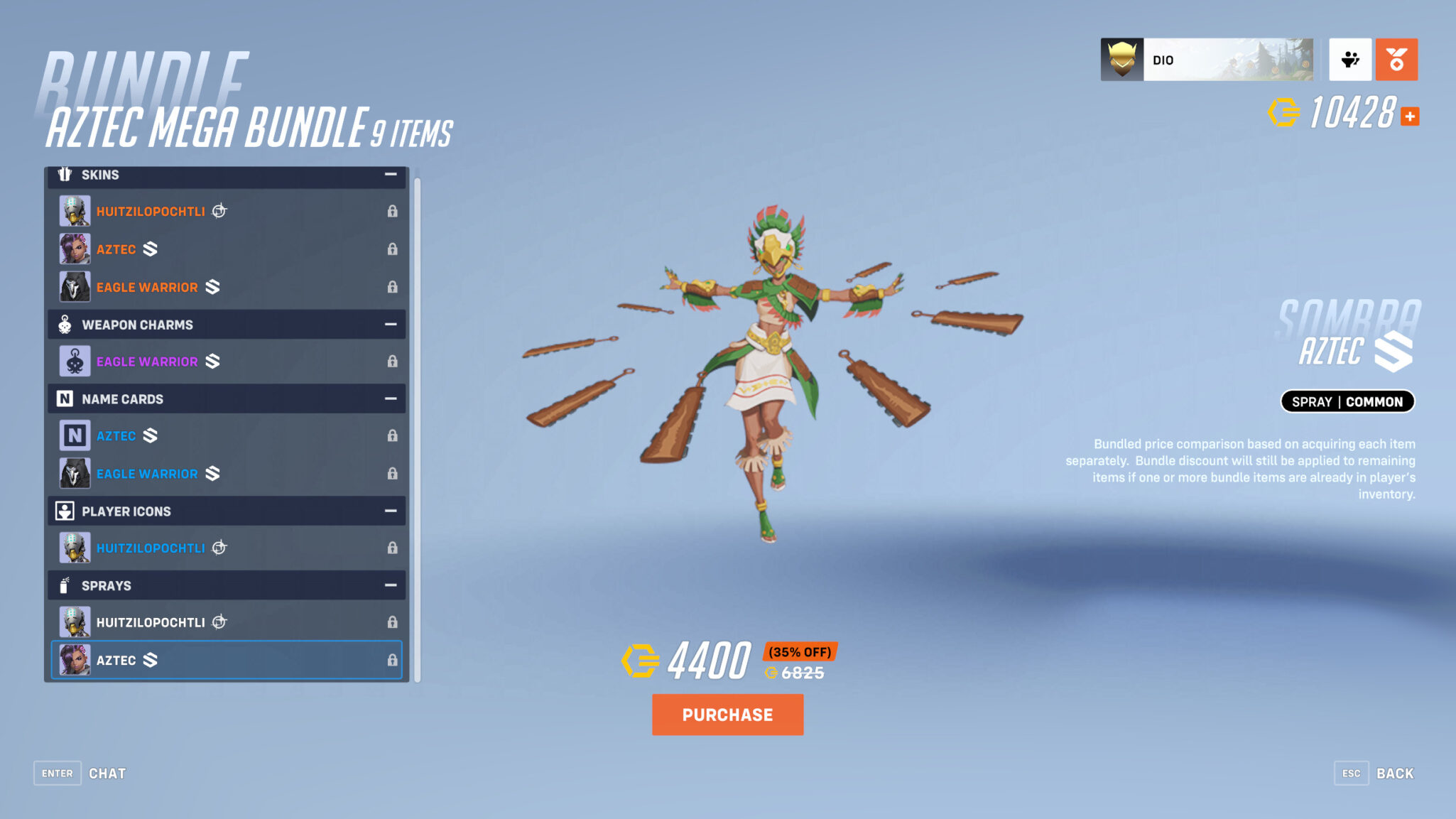The height and width of the screenshot is (819, 1456).
Task: Collapse the Skins section
Action: (x=390, y=174)
